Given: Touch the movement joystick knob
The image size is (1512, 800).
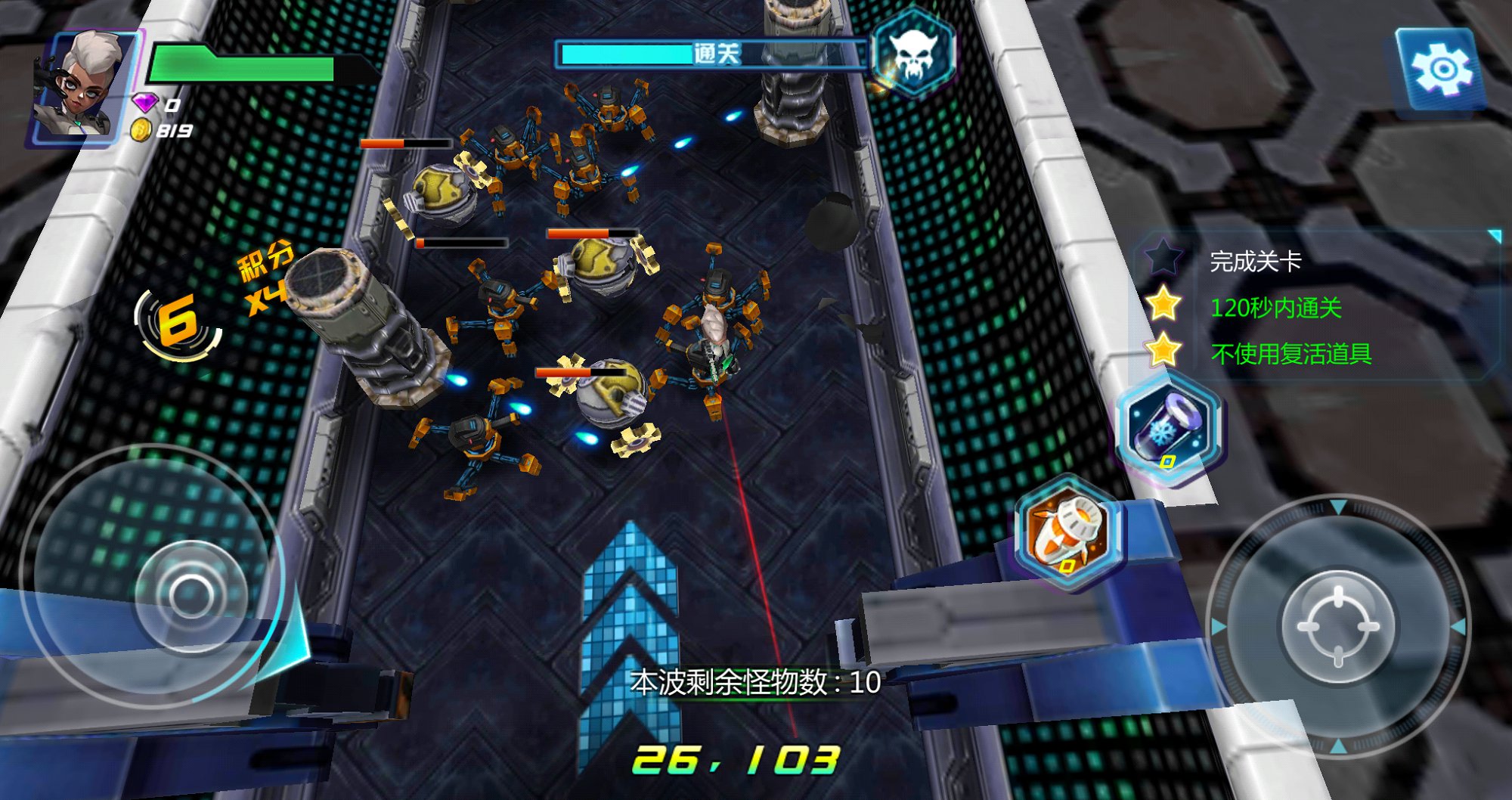Looking at the screenshot, I should [x=190, y=595].
